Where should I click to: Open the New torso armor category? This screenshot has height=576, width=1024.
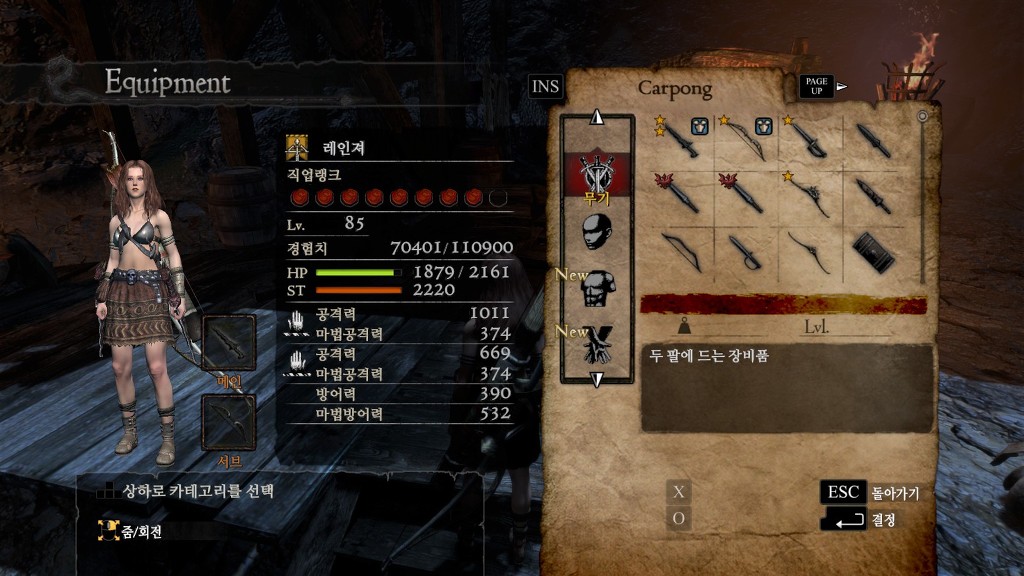coord(598,289)
